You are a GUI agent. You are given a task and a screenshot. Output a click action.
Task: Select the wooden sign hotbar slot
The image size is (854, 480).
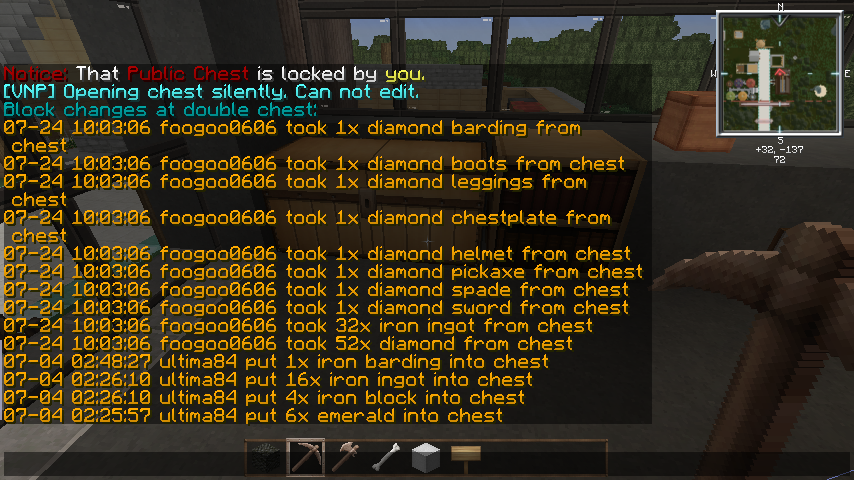pyautogui.click(x=465, y=457)
